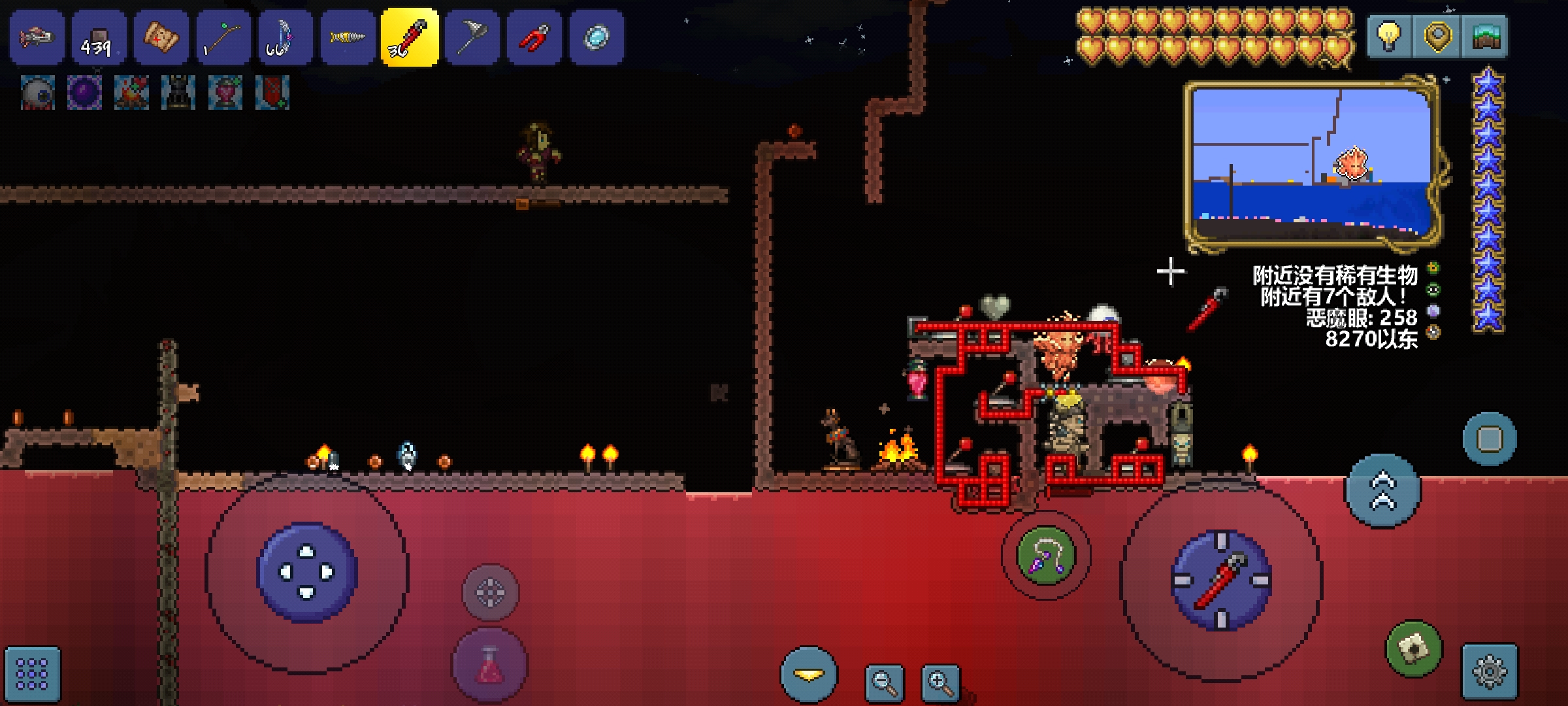Select the highlighted red wrench slot
Screen dimensions: 1568x706
pyautogui.click(x=410, y=37)
